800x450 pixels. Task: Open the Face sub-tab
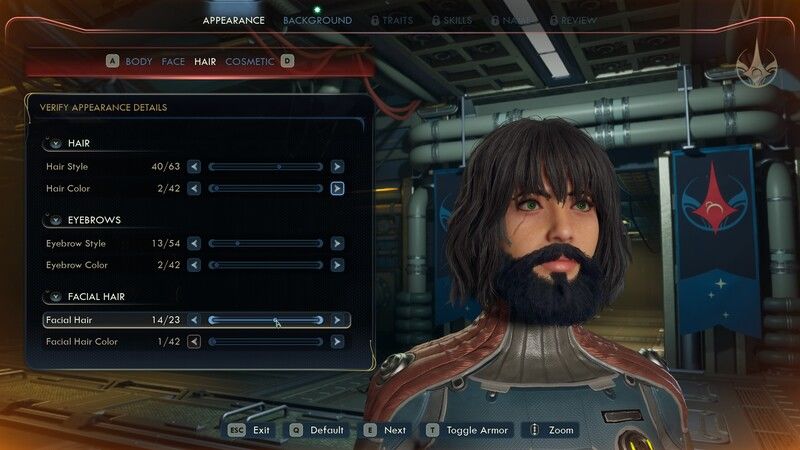click(x=173, y=61)
